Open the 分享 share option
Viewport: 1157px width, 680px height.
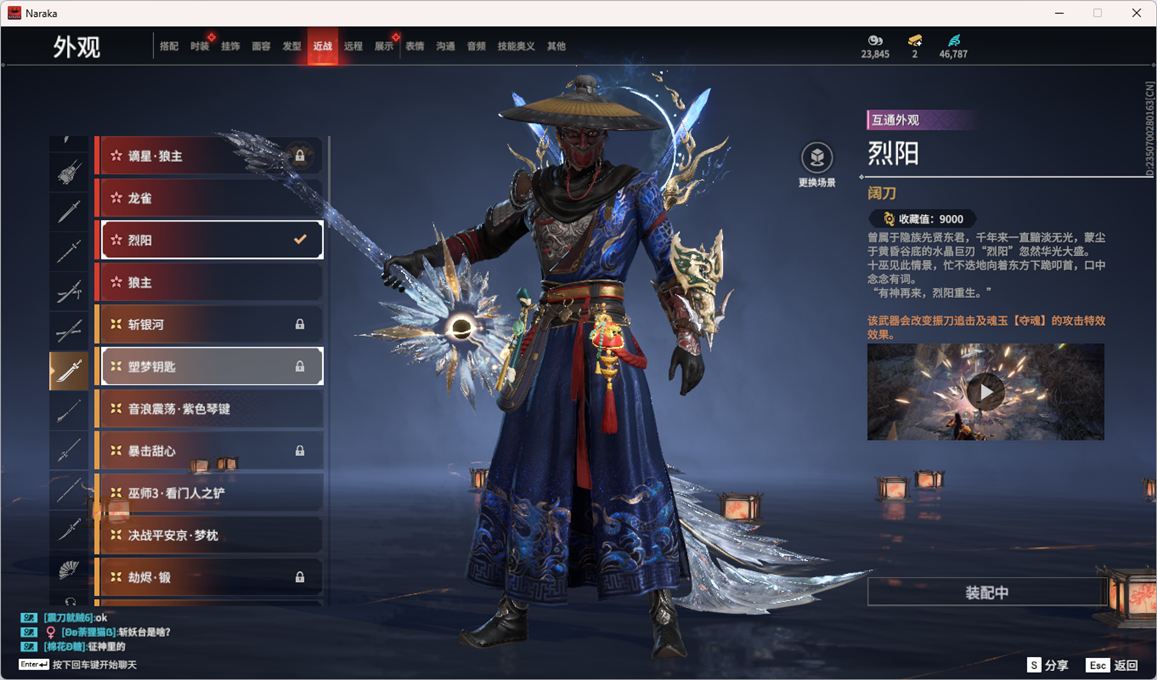click(1048, 665)
